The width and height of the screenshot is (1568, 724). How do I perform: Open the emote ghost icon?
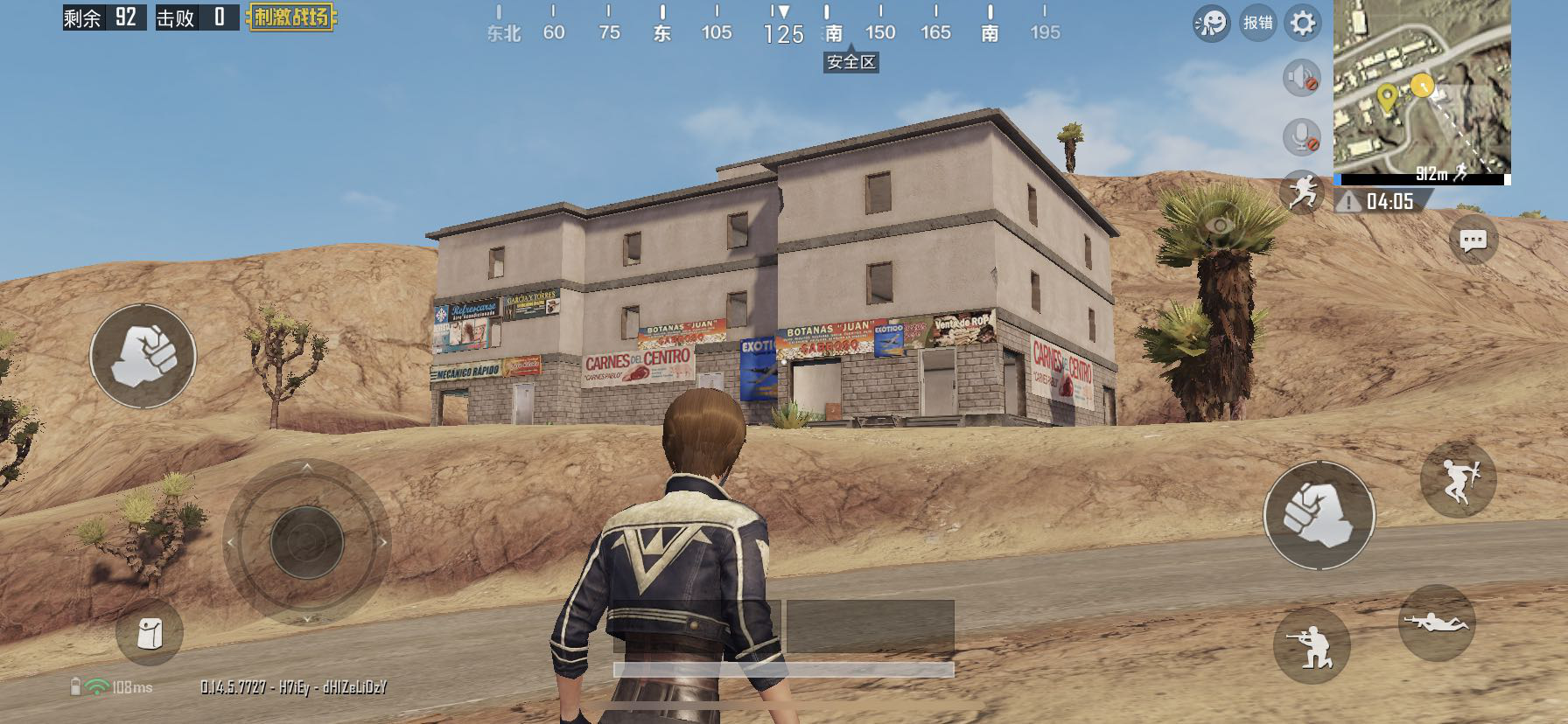pyautogui.click(x=1211, y=24)
